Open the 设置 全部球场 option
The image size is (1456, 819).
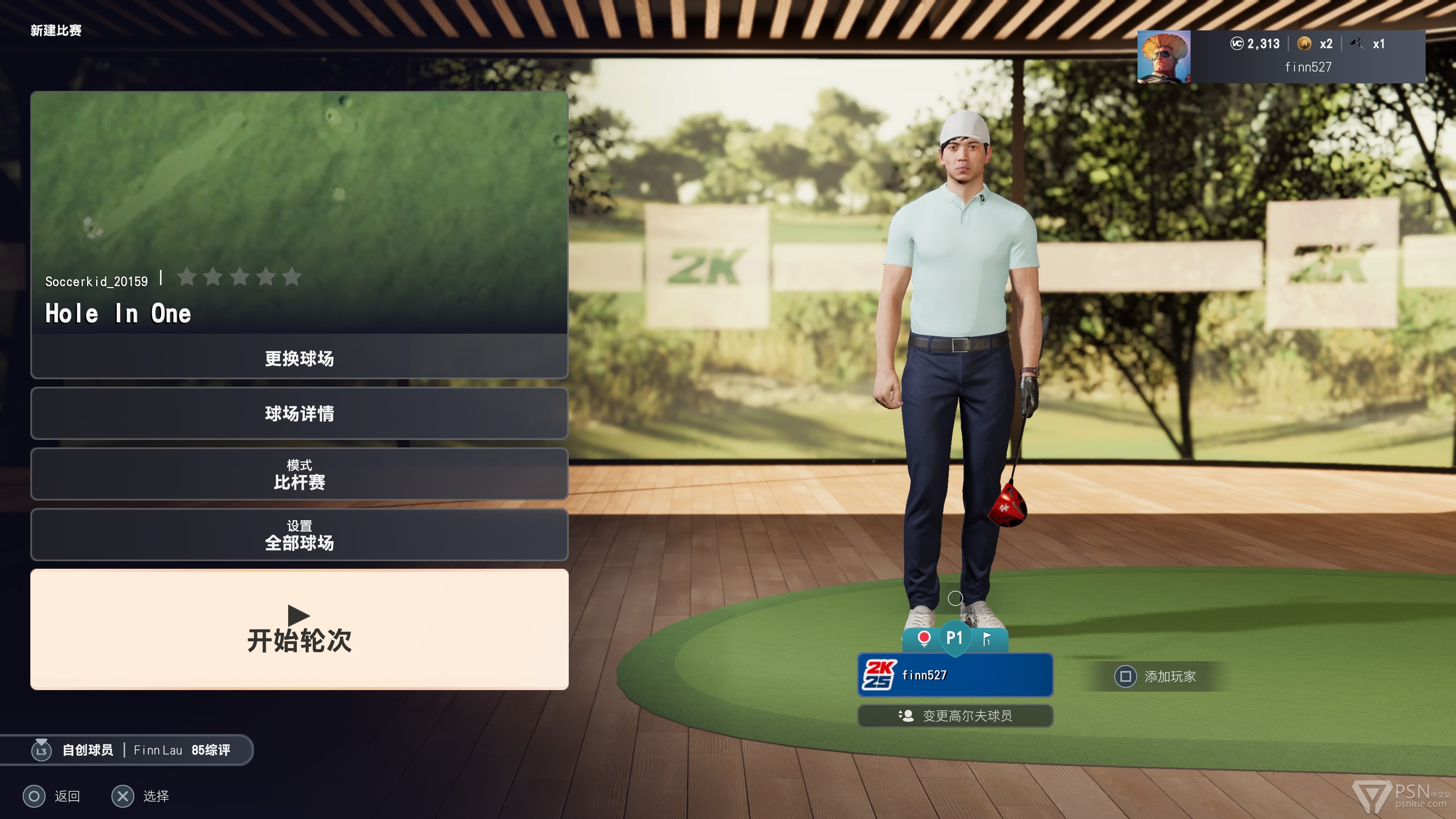[299, 535]
